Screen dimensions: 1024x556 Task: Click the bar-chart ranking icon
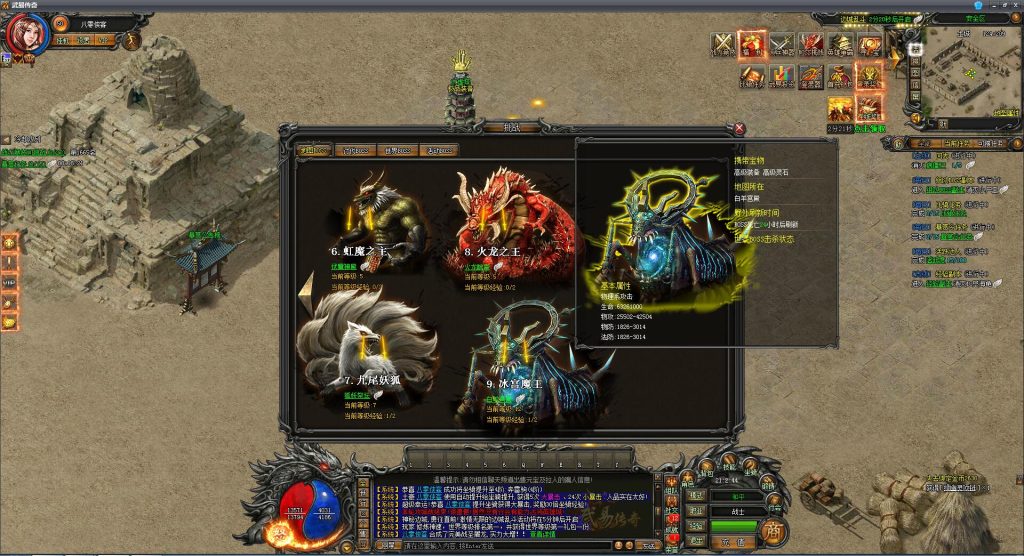click(x=780, y=75)
